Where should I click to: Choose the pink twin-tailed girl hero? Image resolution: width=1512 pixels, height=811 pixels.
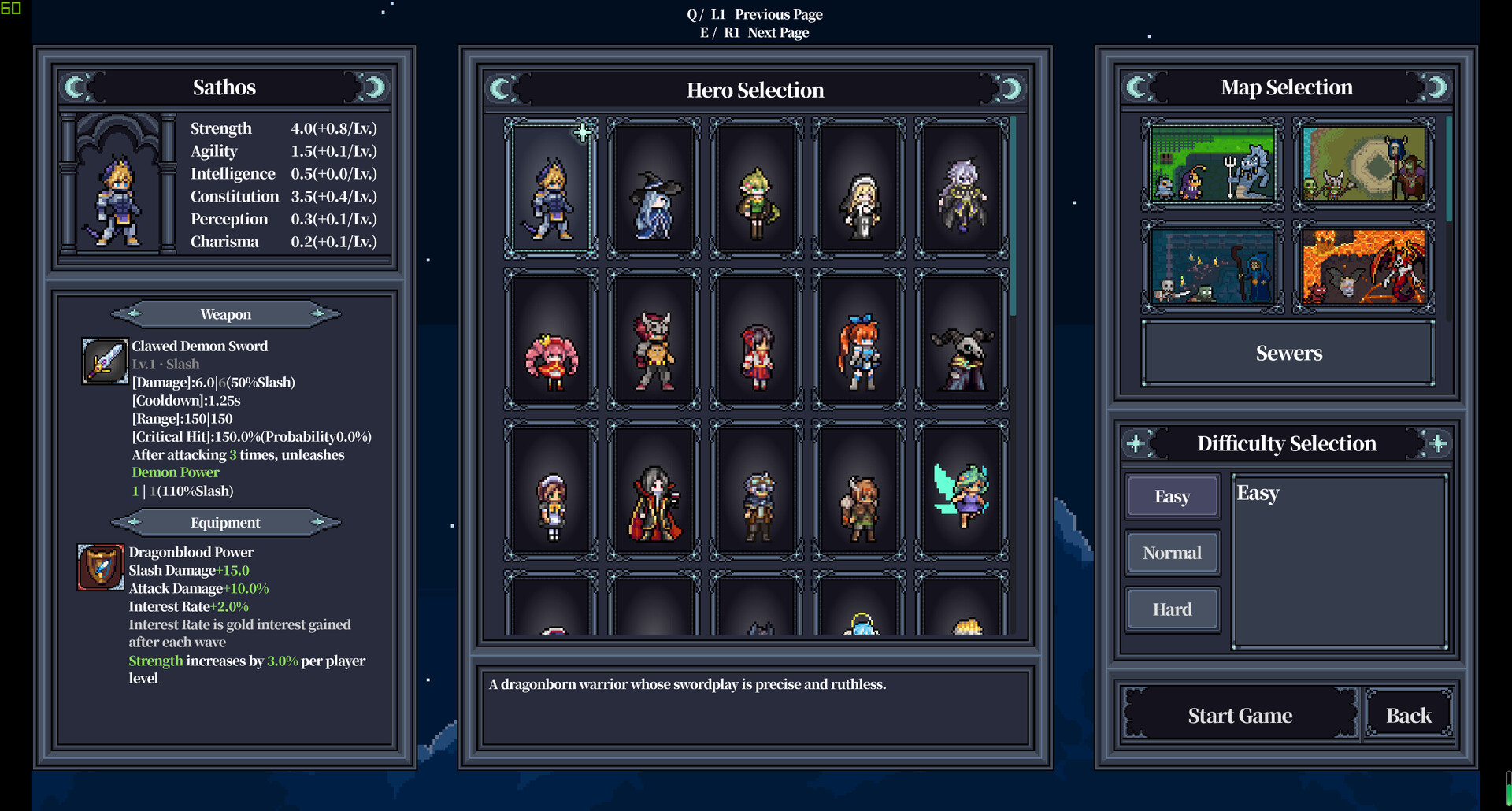tap(550, 339)
